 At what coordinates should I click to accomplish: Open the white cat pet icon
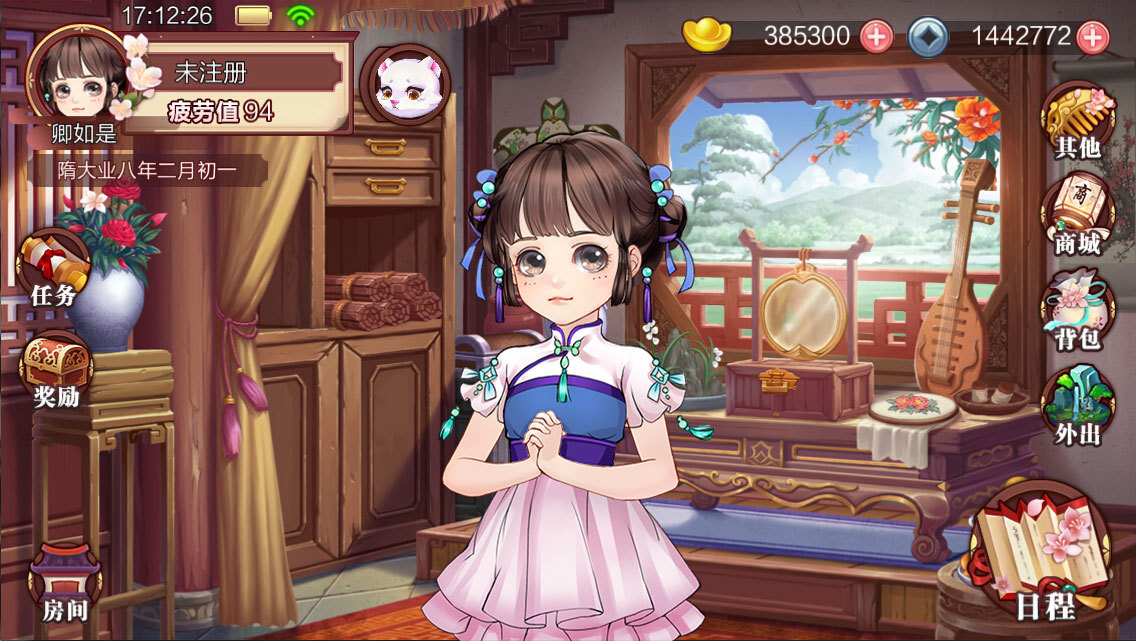405,86
